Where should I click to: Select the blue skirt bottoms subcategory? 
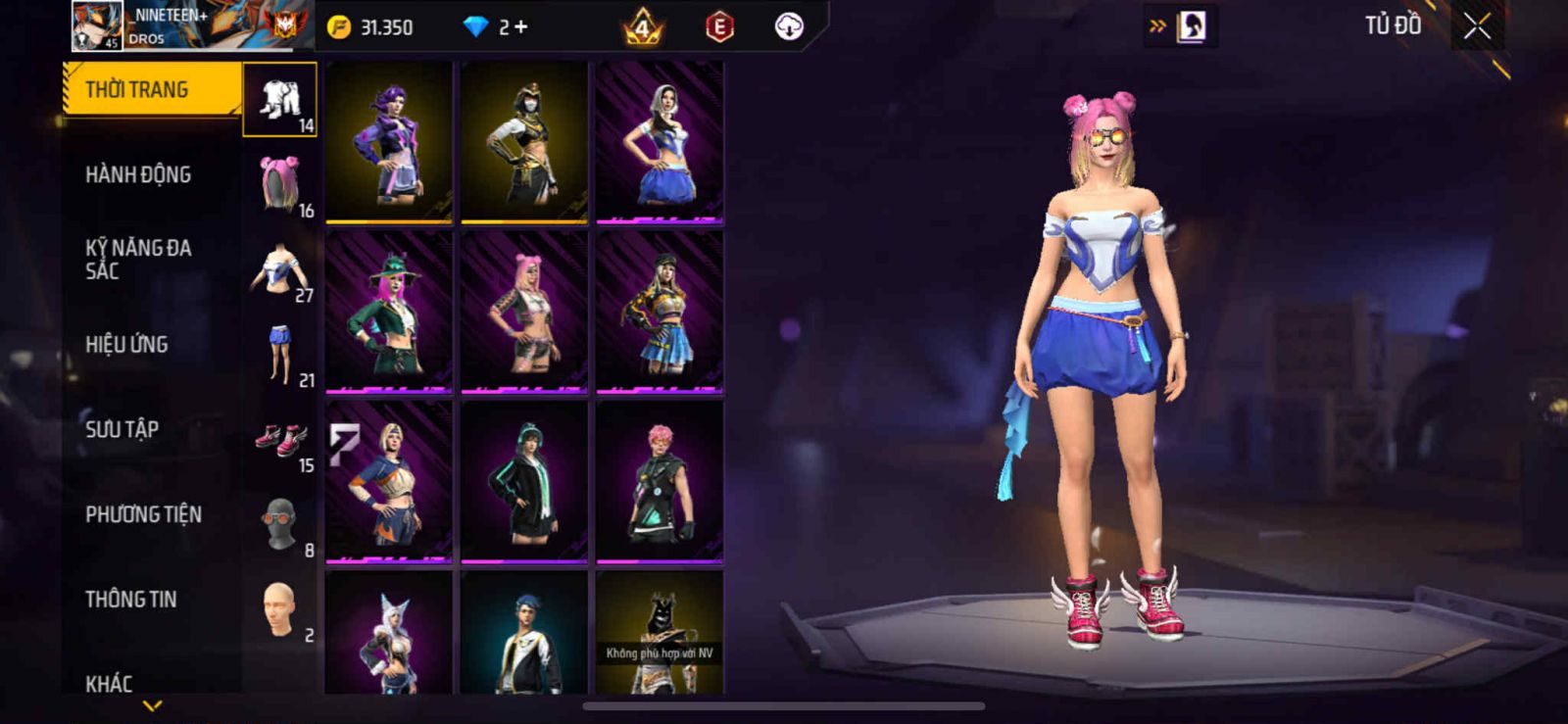280,354
